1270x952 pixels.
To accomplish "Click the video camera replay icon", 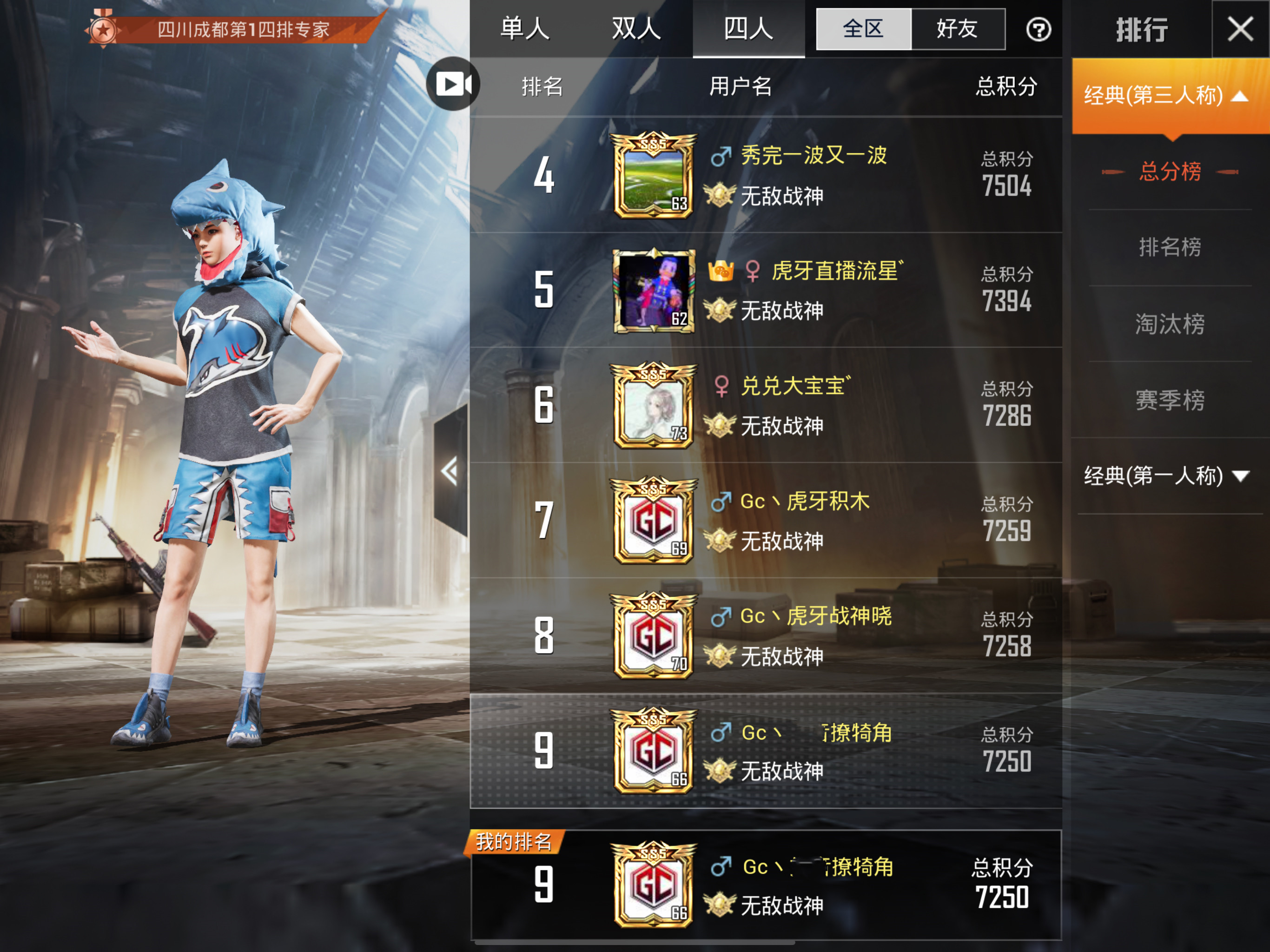I will click(453, 84).
